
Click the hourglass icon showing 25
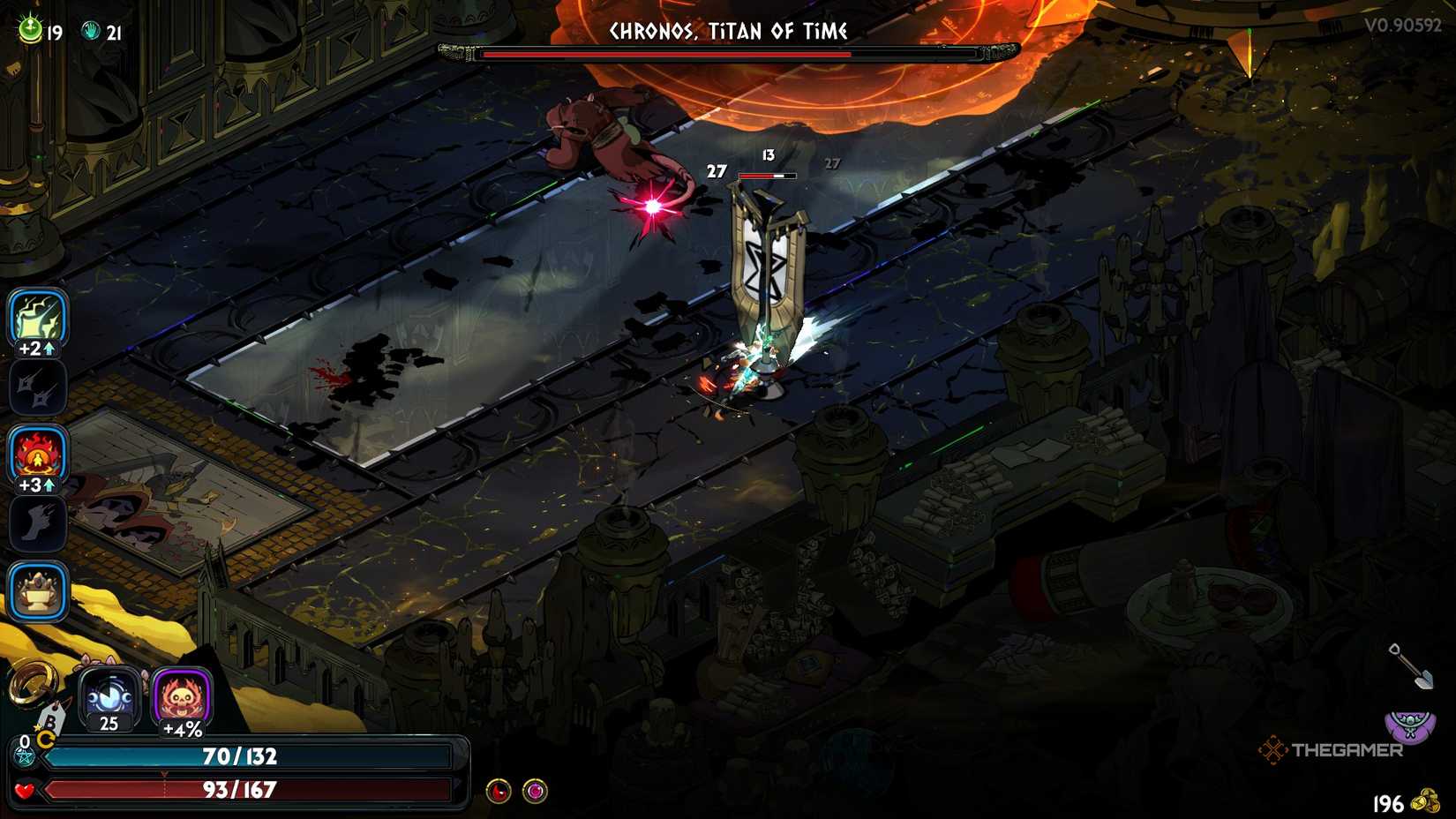108,695
